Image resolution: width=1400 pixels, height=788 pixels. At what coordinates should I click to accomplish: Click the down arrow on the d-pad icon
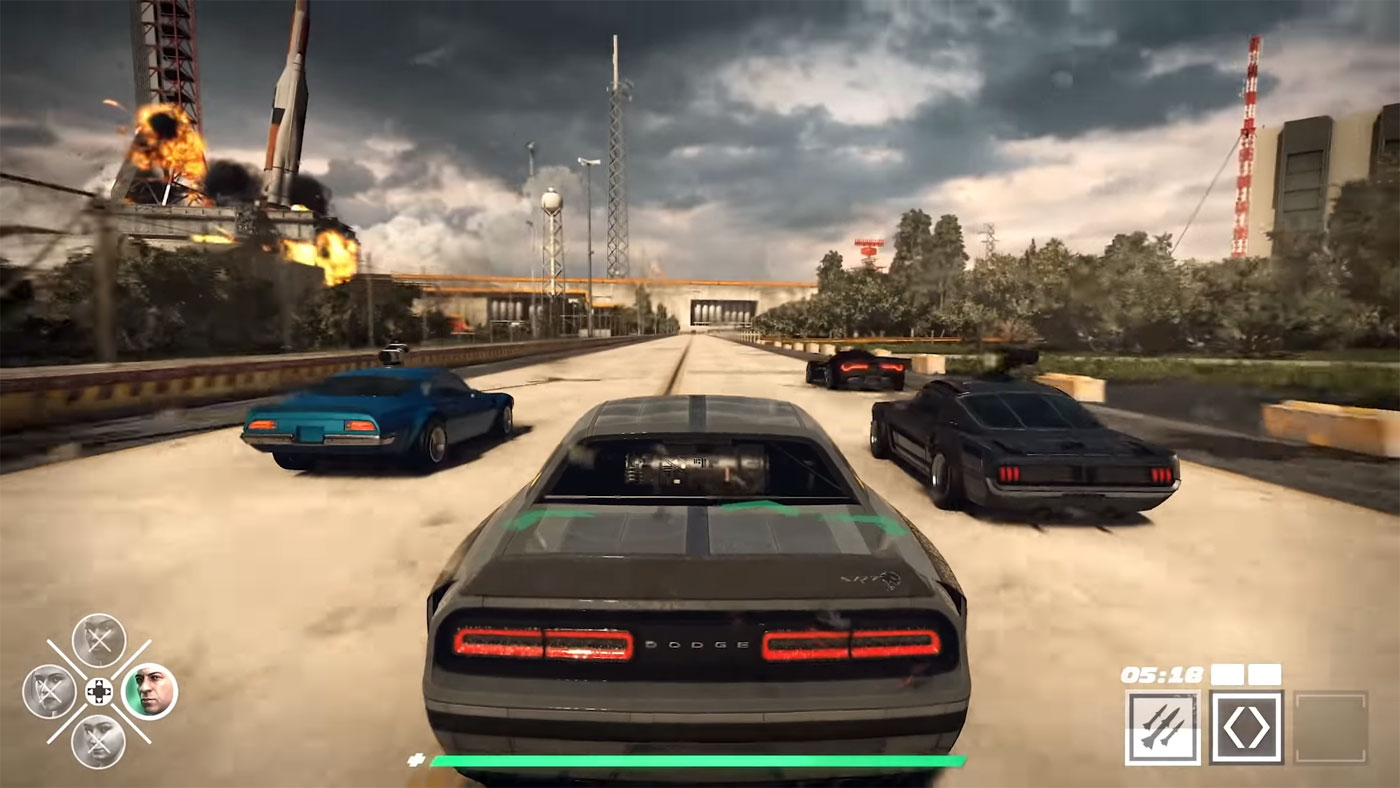(100, 700)
